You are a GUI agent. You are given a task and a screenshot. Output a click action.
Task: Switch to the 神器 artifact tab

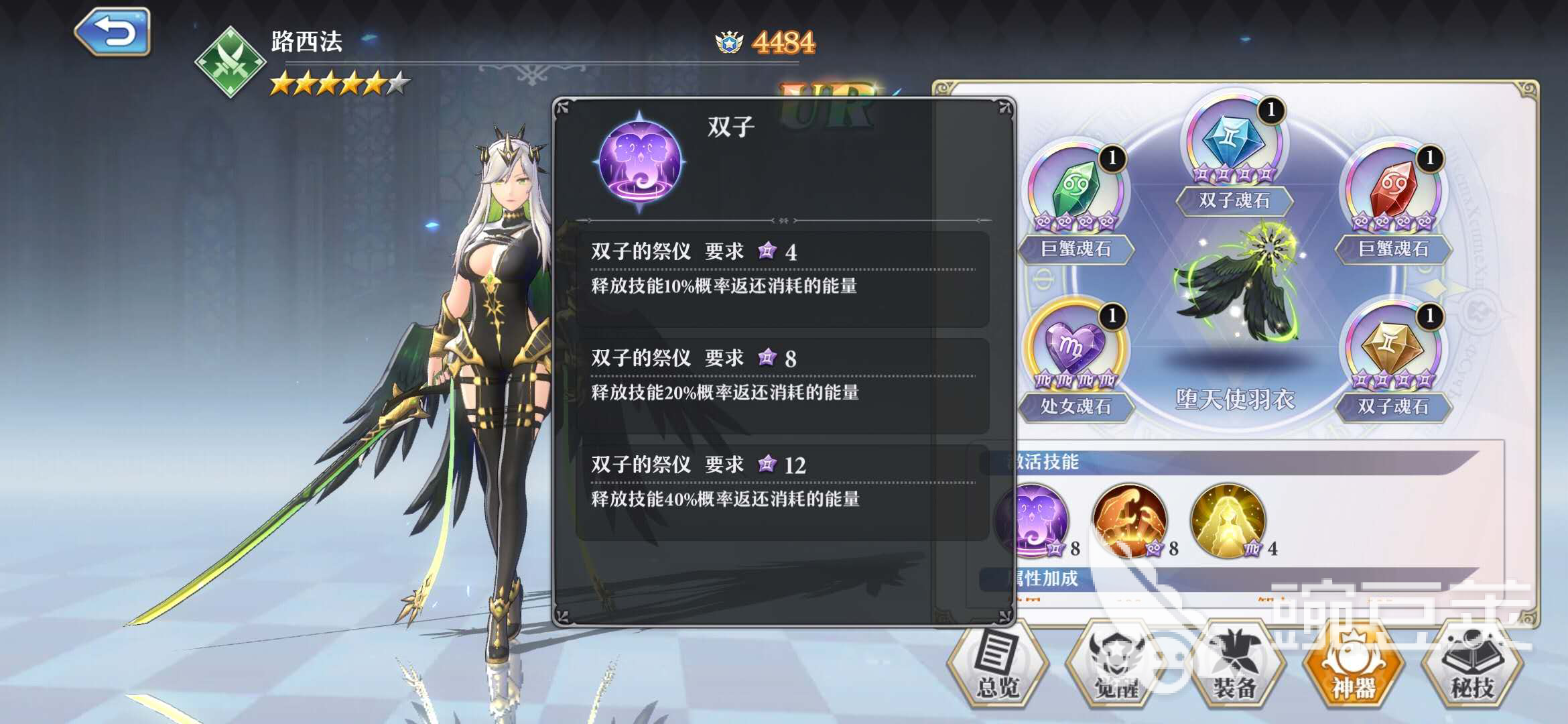click(1353, 665)
